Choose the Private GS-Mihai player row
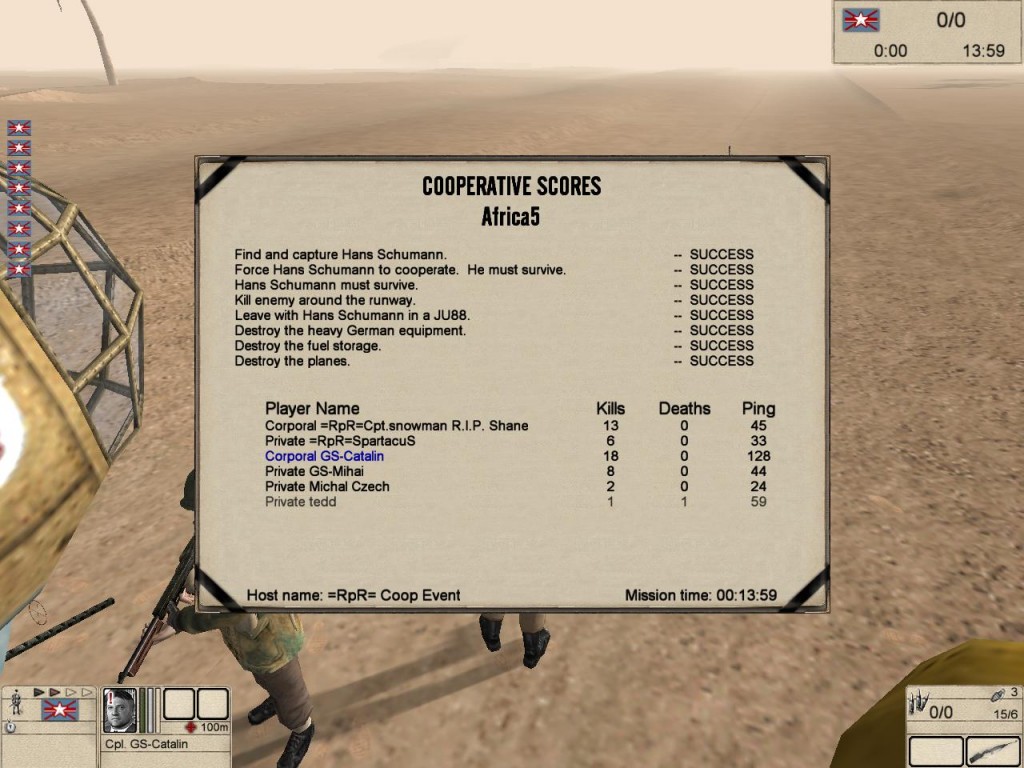 (314, 471)
